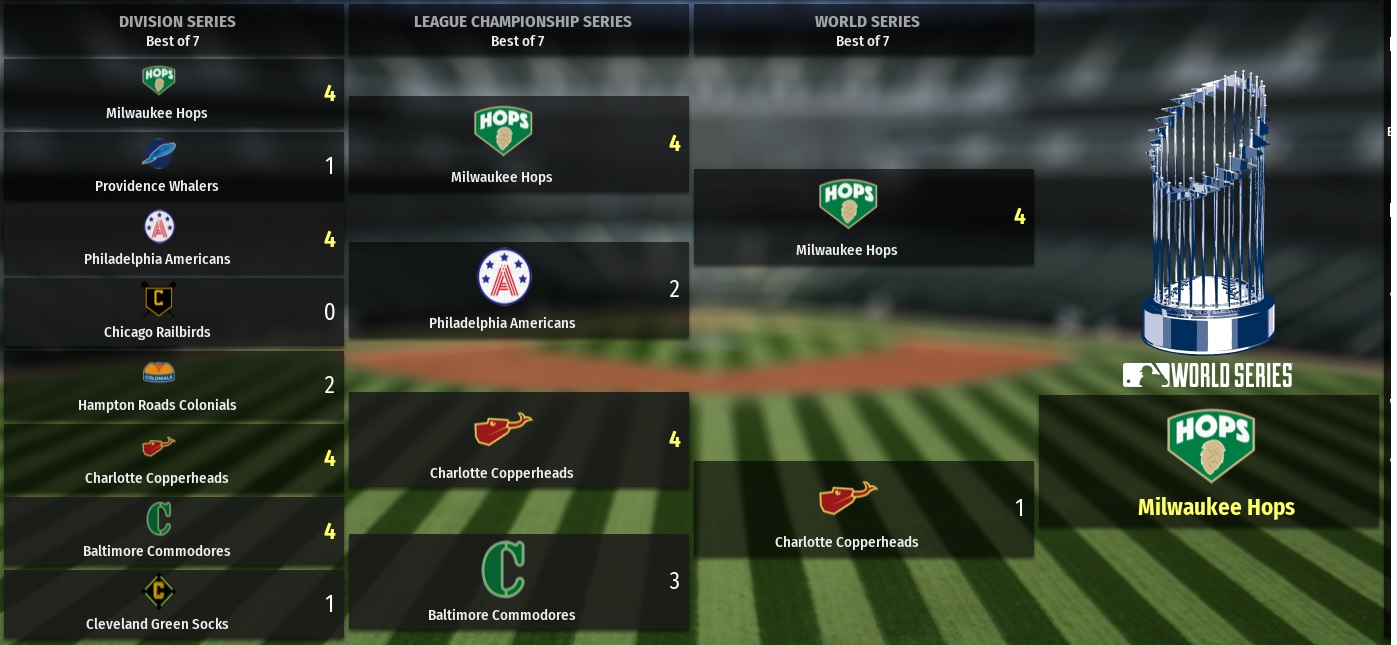Open the Milwaukee Hops champion panel below trophy
This screenshot has height=645, width=1397.
[1208, 462]
